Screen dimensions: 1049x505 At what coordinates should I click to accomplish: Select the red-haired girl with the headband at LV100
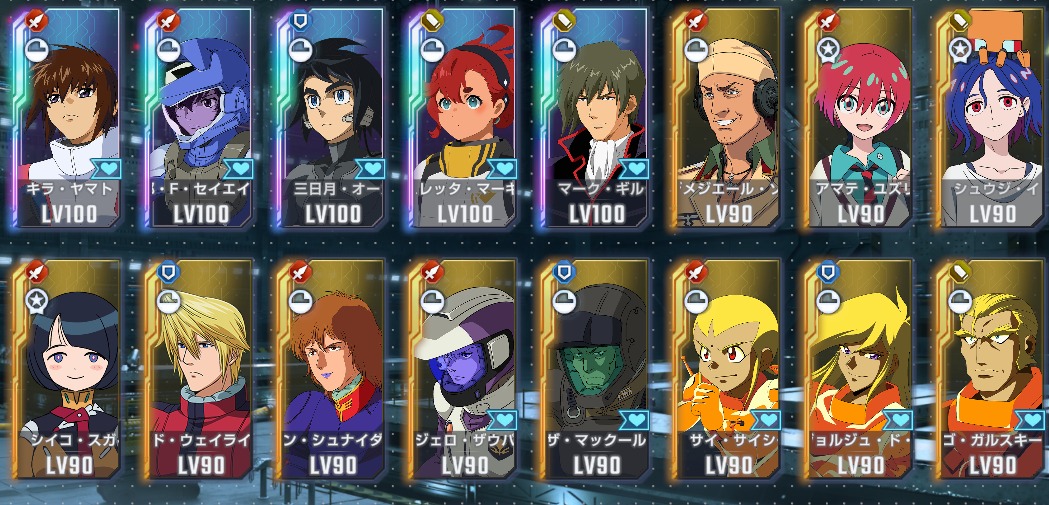pos(465,120)
